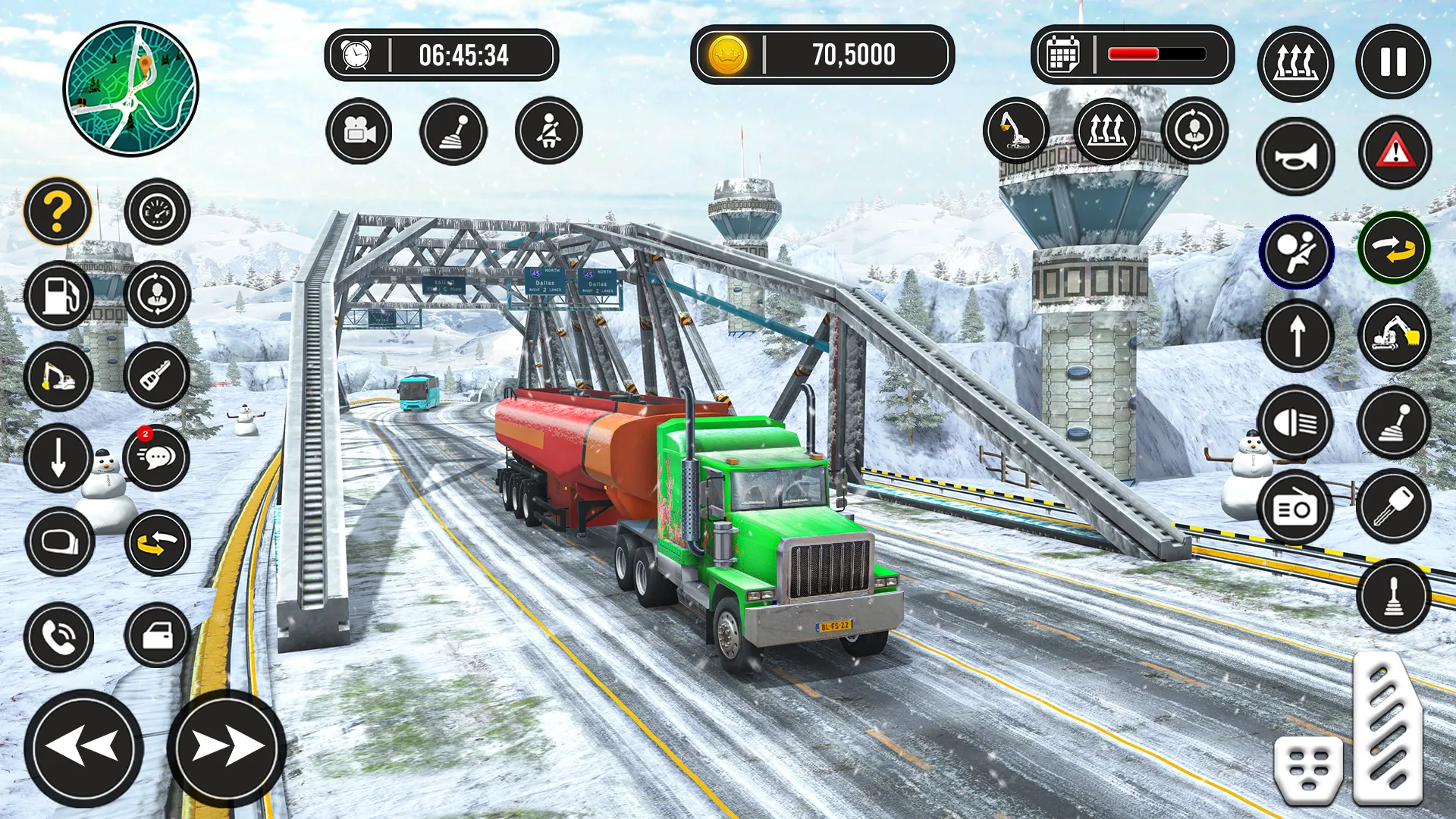
Task: Toggle the headlights control
Action: [1296, 424]
